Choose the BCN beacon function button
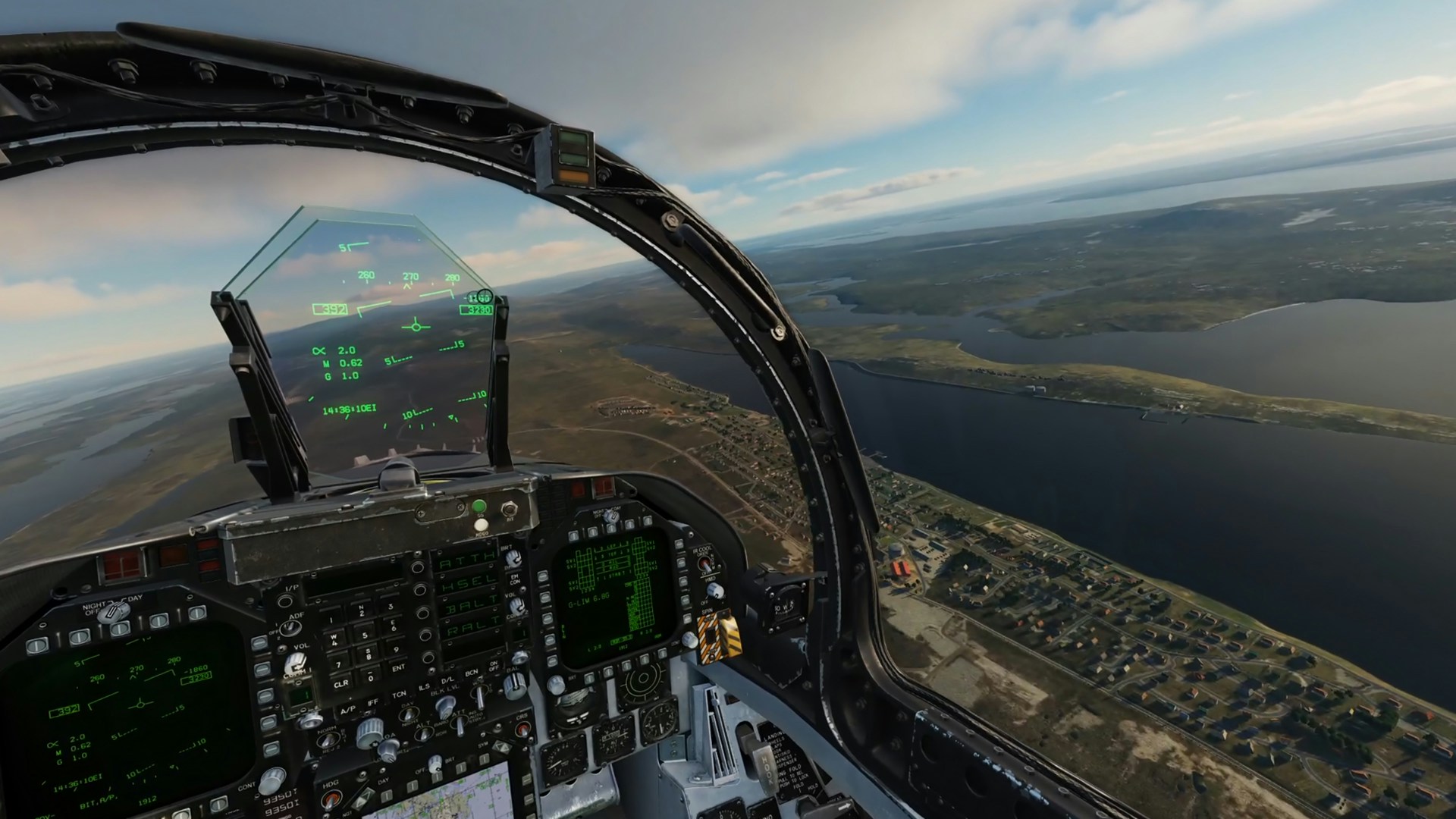The width and height of the screenshot is (1456, 819). (x=471, y=673)
